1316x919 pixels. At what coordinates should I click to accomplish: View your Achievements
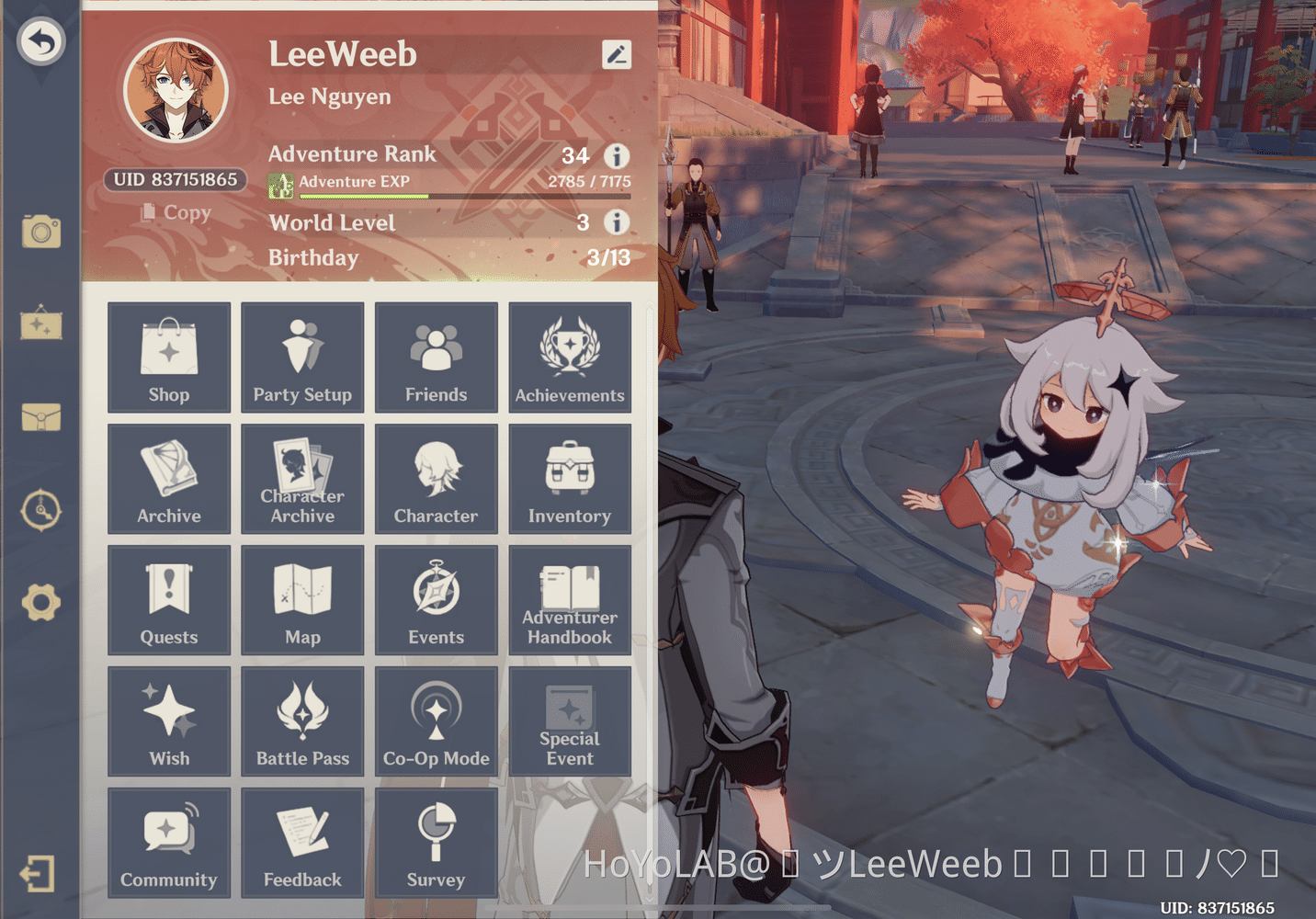pyautogui.click(x=570, y=357)
